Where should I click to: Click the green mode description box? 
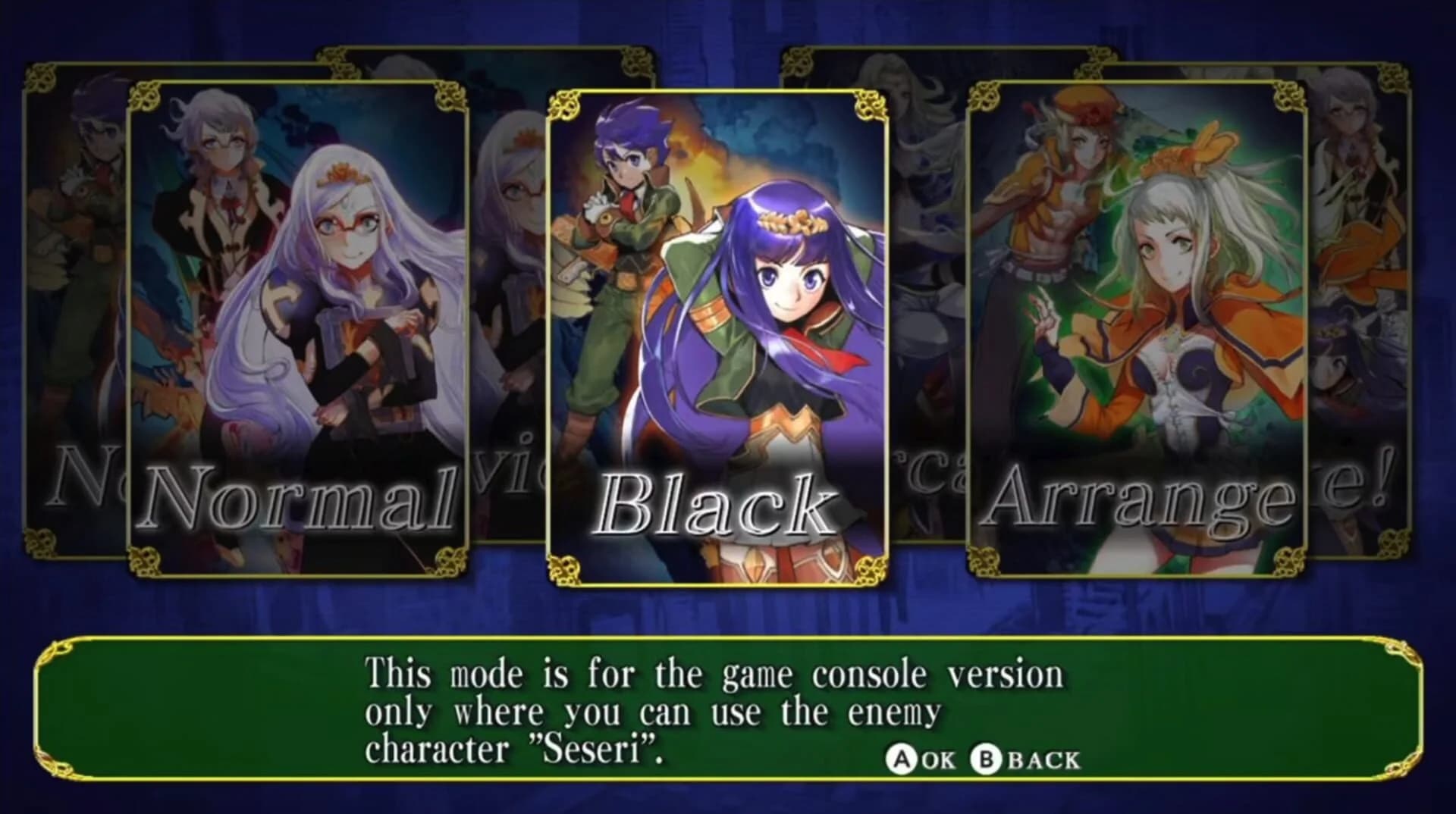click(x=728, y=709)
